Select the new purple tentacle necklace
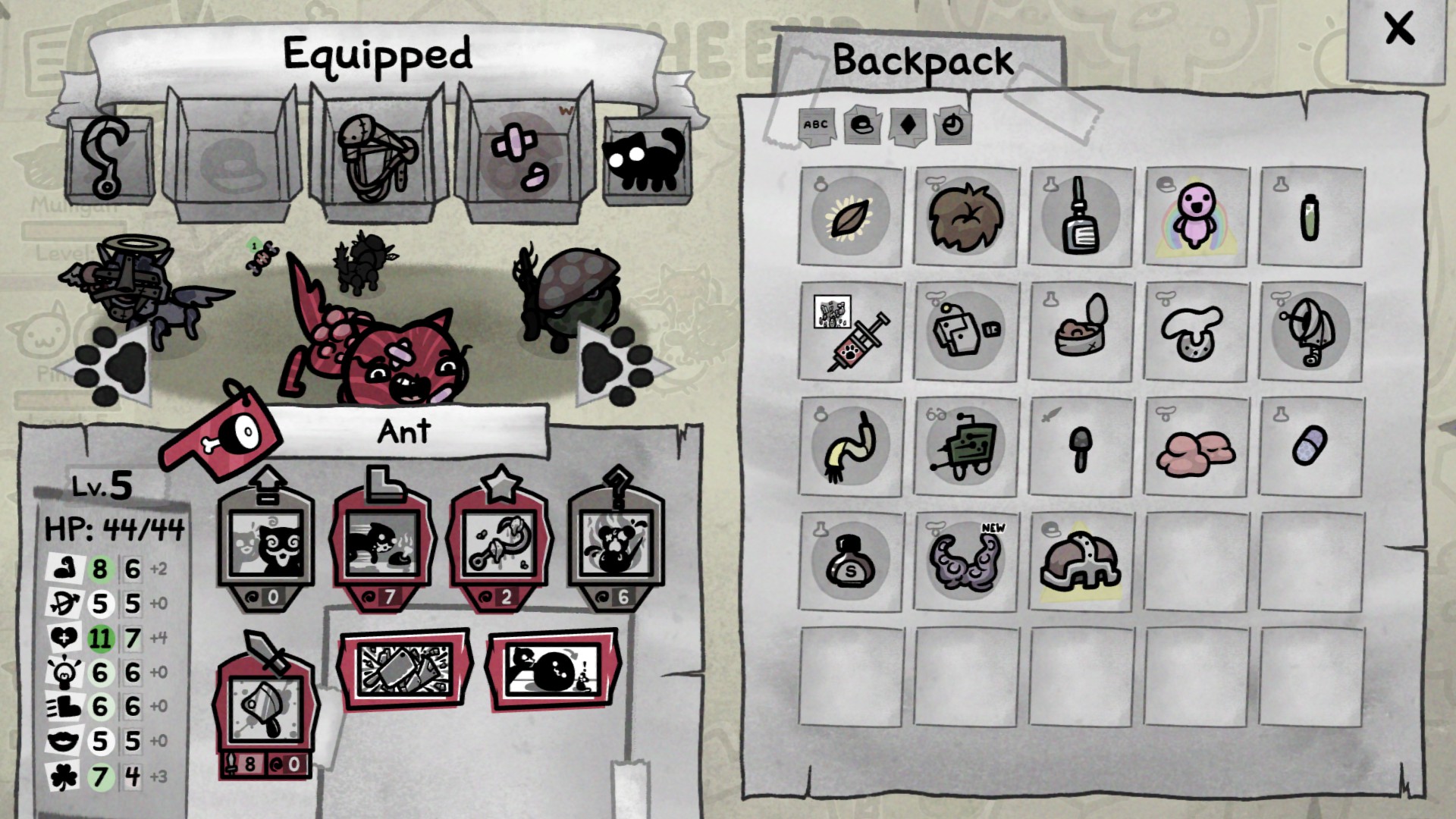The height and width of the screenshot is (819, 1456). [x=965, y=561]
